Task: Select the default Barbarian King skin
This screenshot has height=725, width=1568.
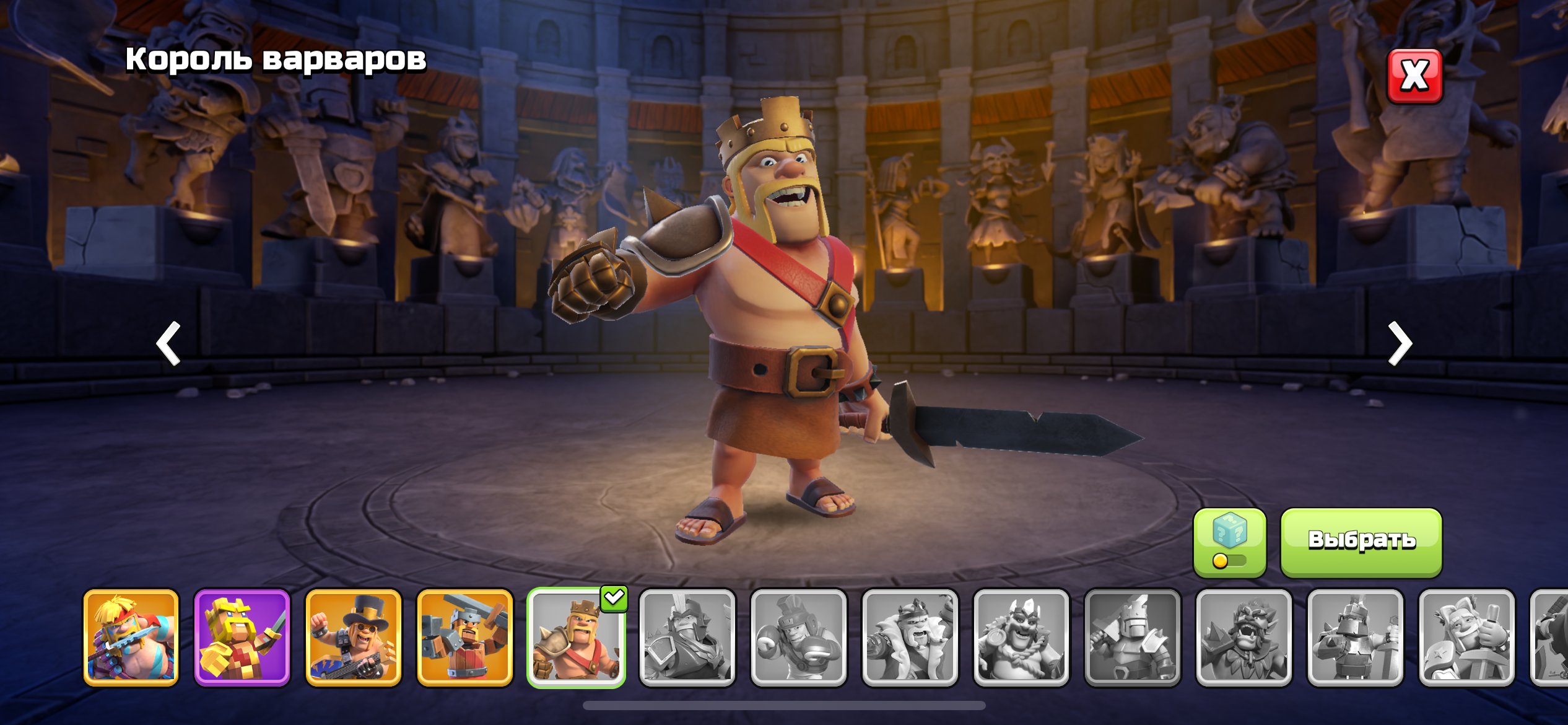Action: (x=576, y=638)
